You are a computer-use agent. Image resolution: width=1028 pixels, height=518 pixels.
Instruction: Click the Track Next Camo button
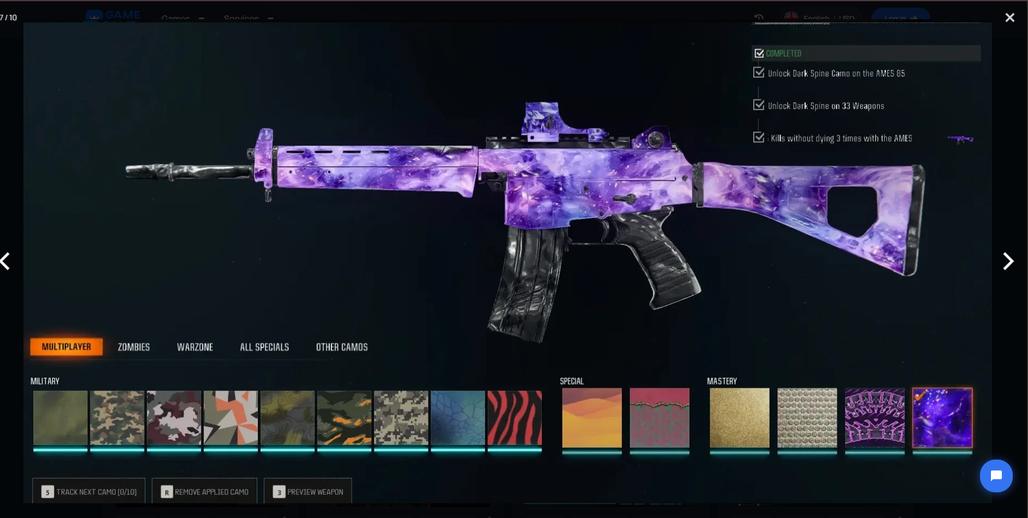(89, 491)
